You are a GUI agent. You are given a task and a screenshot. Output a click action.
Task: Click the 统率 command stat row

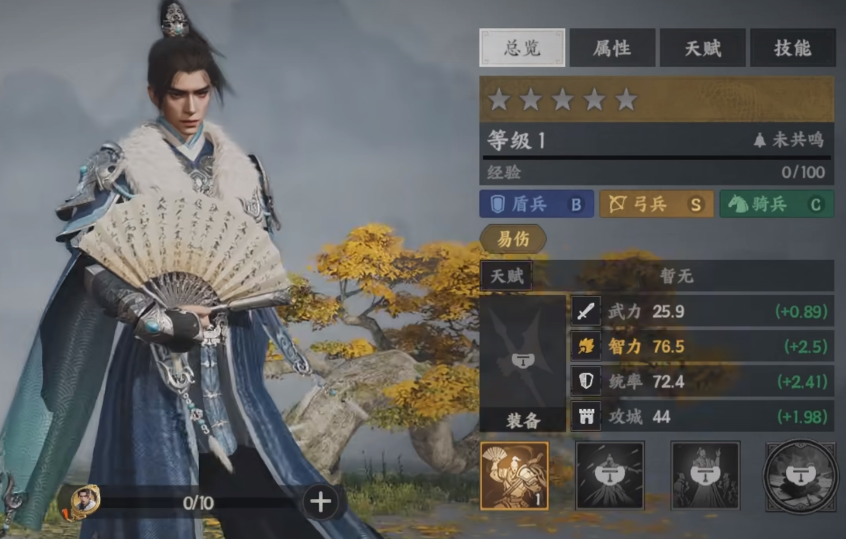tap(702, 381)
